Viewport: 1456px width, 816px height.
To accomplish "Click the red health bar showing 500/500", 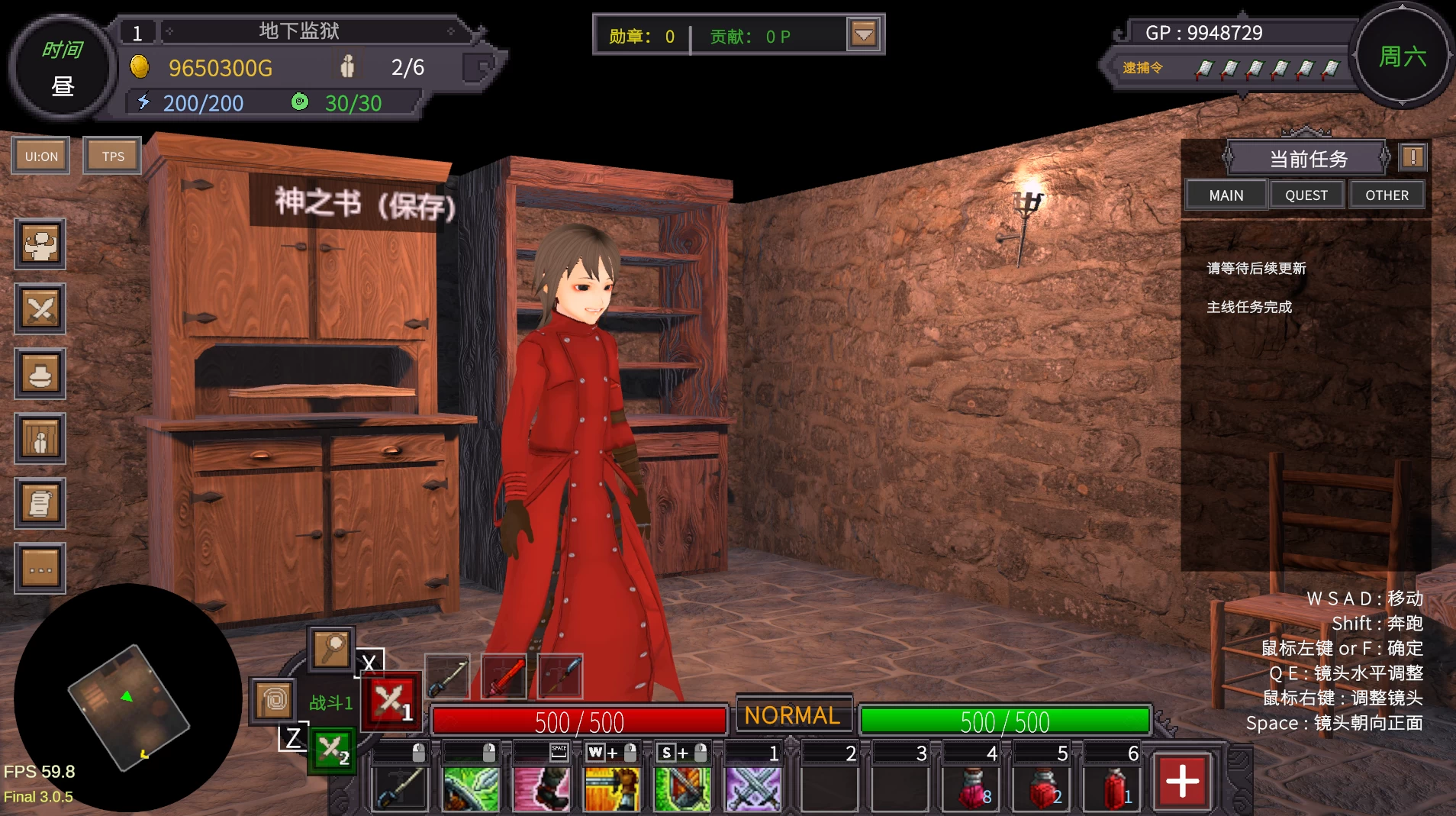I will pos(578,721).
